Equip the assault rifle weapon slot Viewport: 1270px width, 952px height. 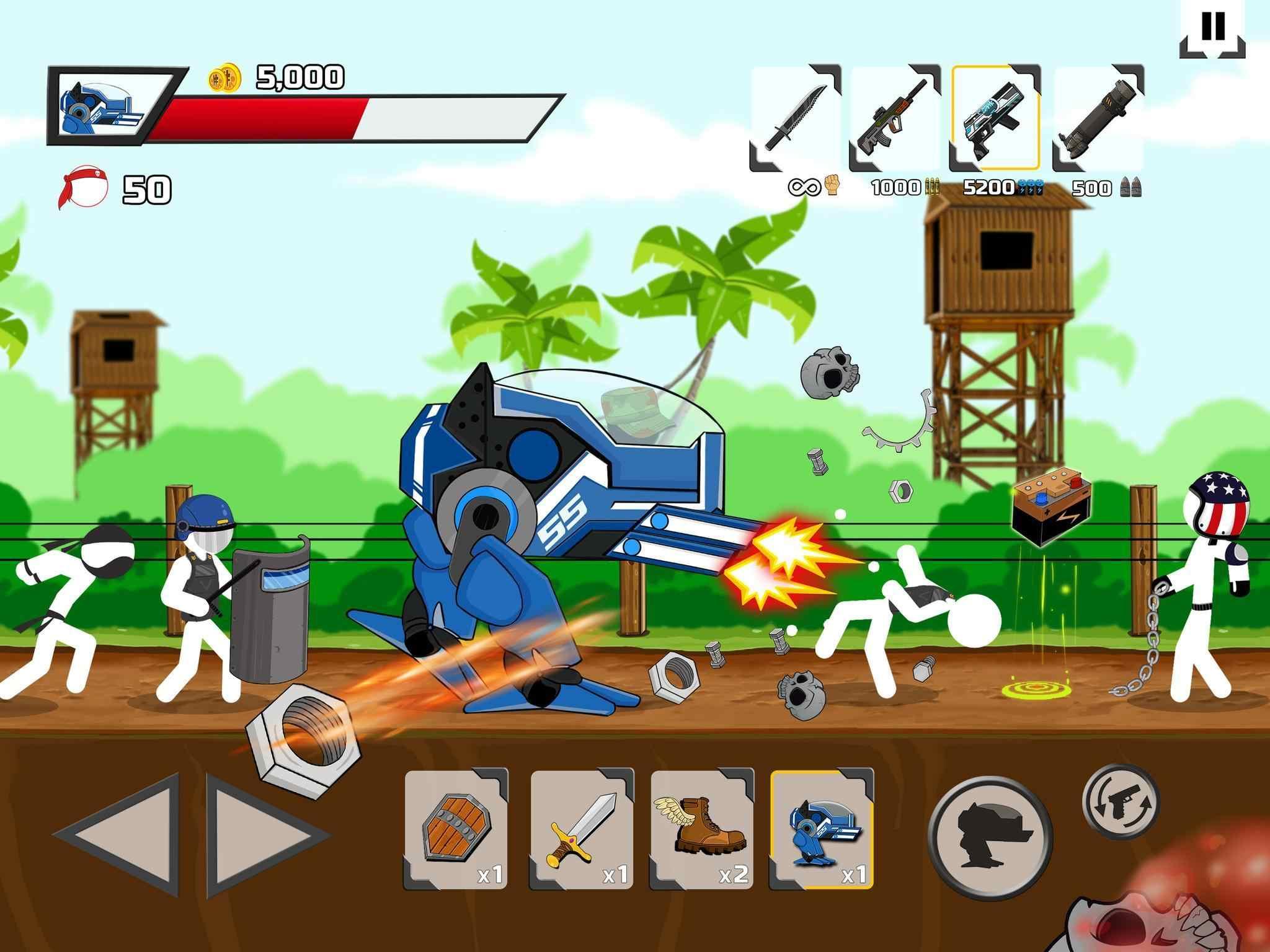point(895,119)
